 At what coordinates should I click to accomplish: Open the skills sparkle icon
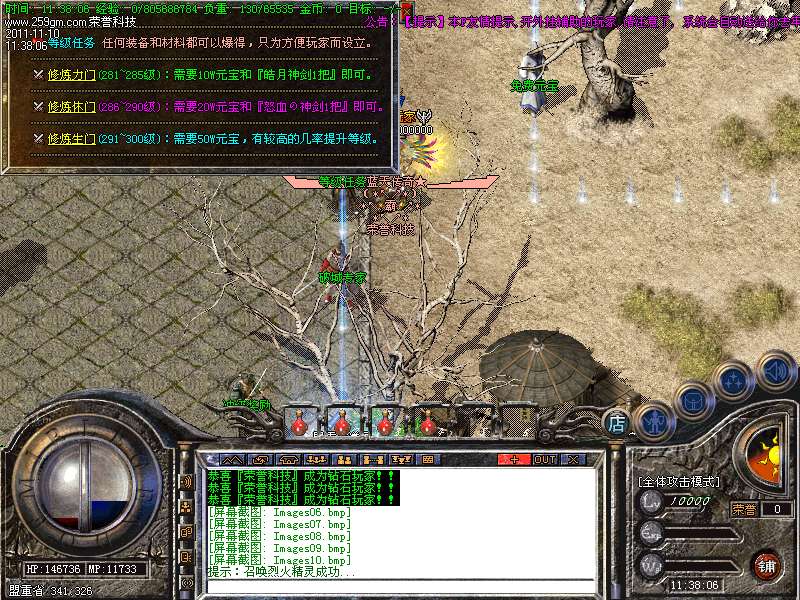click(733, 381)
